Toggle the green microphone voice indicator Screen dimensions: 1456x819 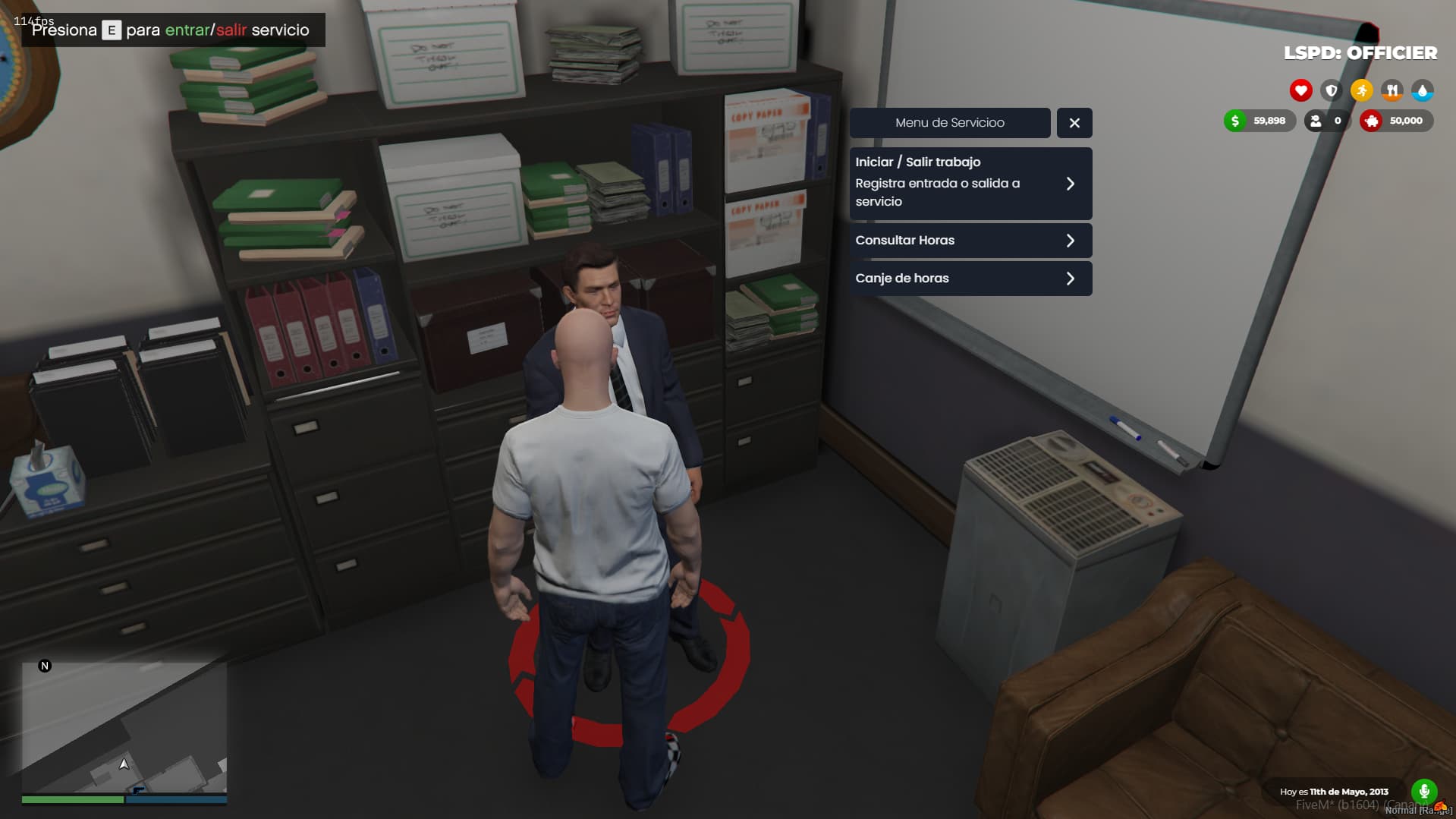point(1425,789)
